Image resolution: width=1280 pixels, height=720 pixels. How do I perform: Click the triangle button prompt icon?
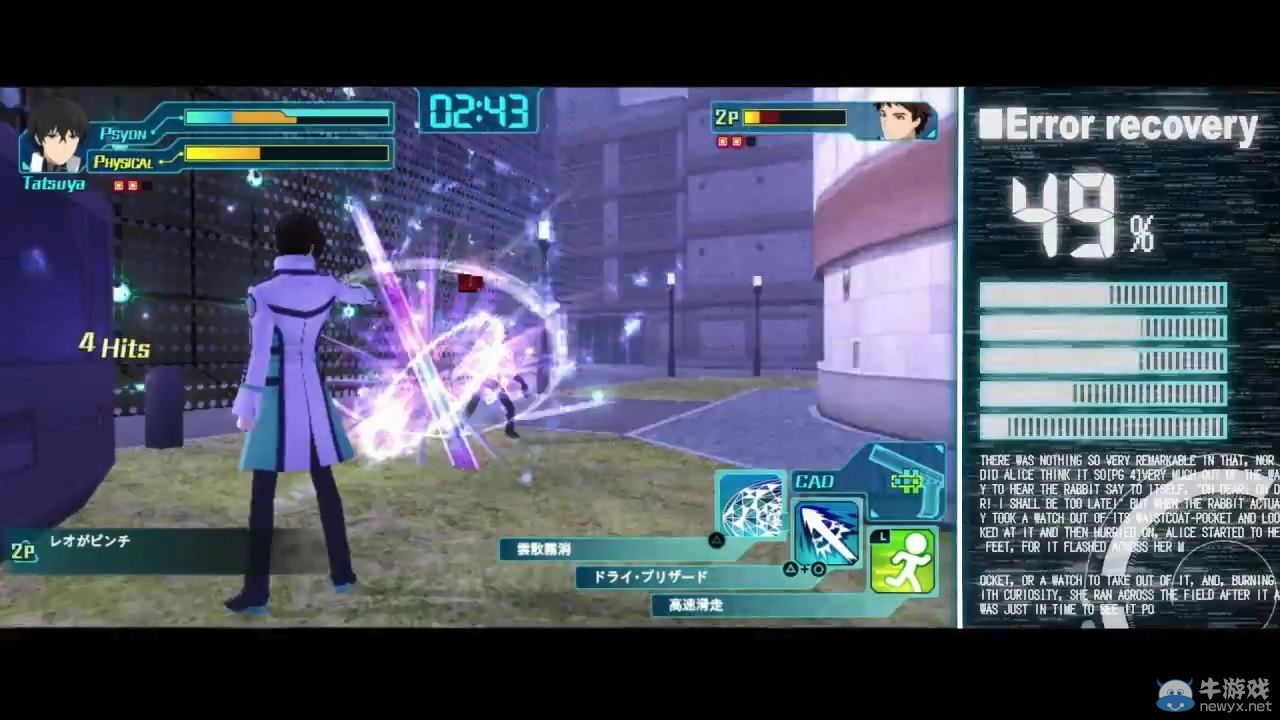(x=716, y=540)
